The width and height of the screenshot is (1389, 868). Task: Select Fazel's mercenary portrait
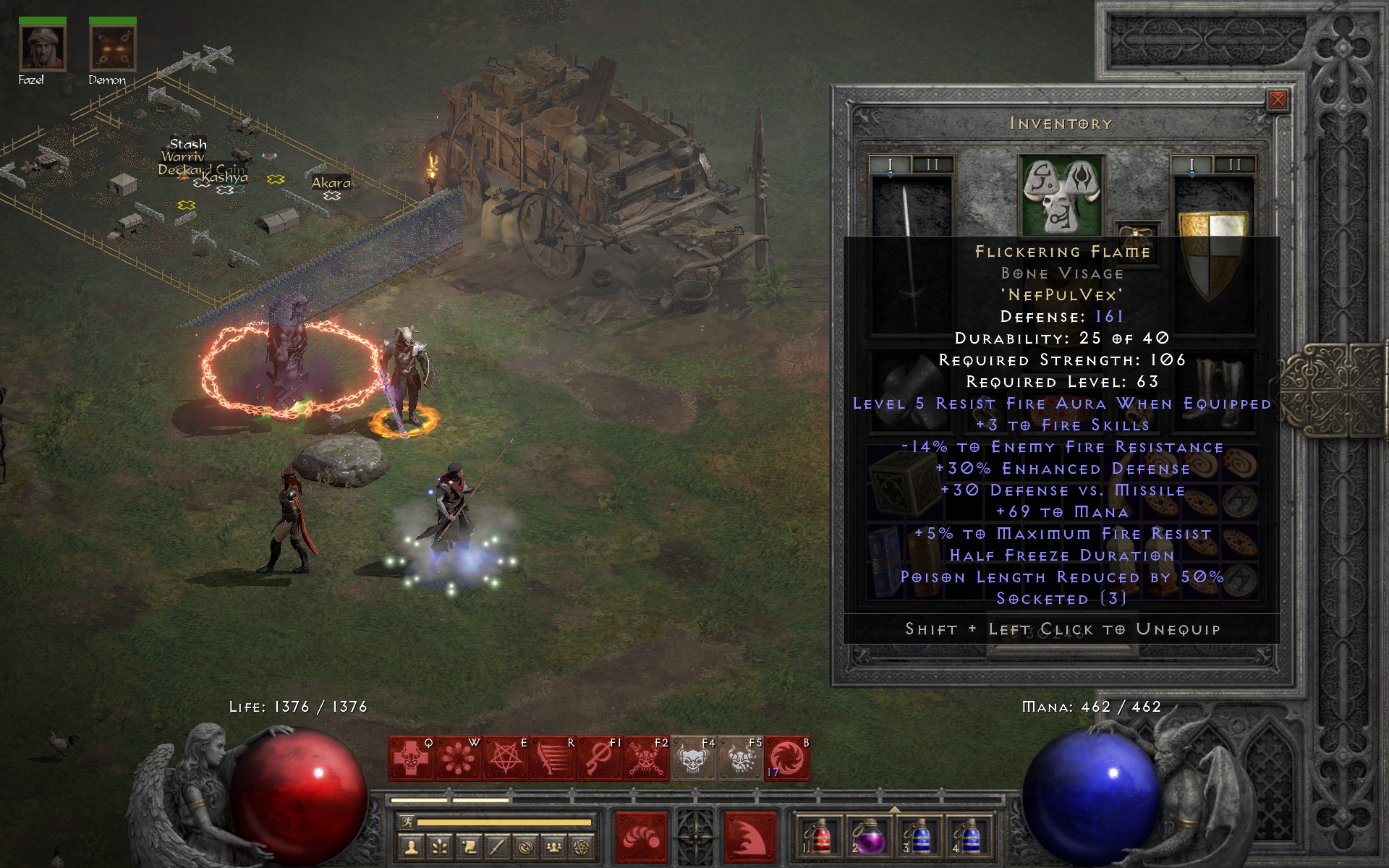[x=43, y=47]
